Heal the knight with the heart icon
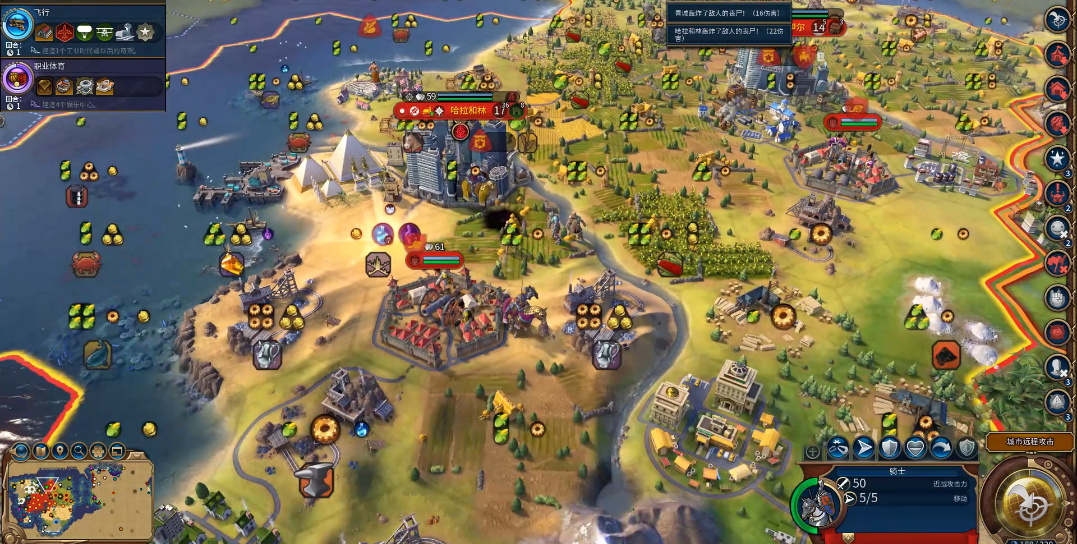The height and width of the screenshot is (544, 1077). click(915, 448)
